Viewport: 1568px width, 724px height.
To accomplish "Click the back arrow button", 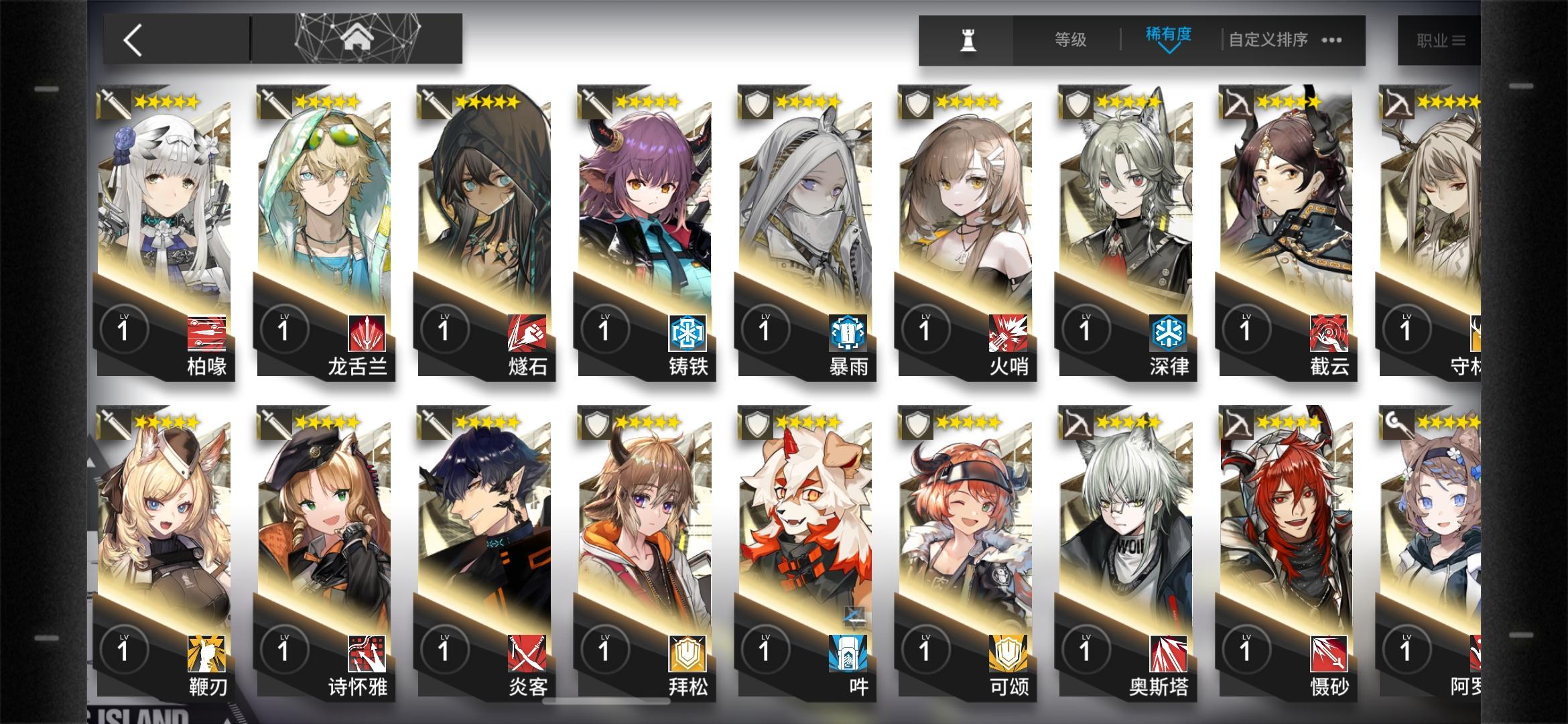I will [x=133, y=39].
